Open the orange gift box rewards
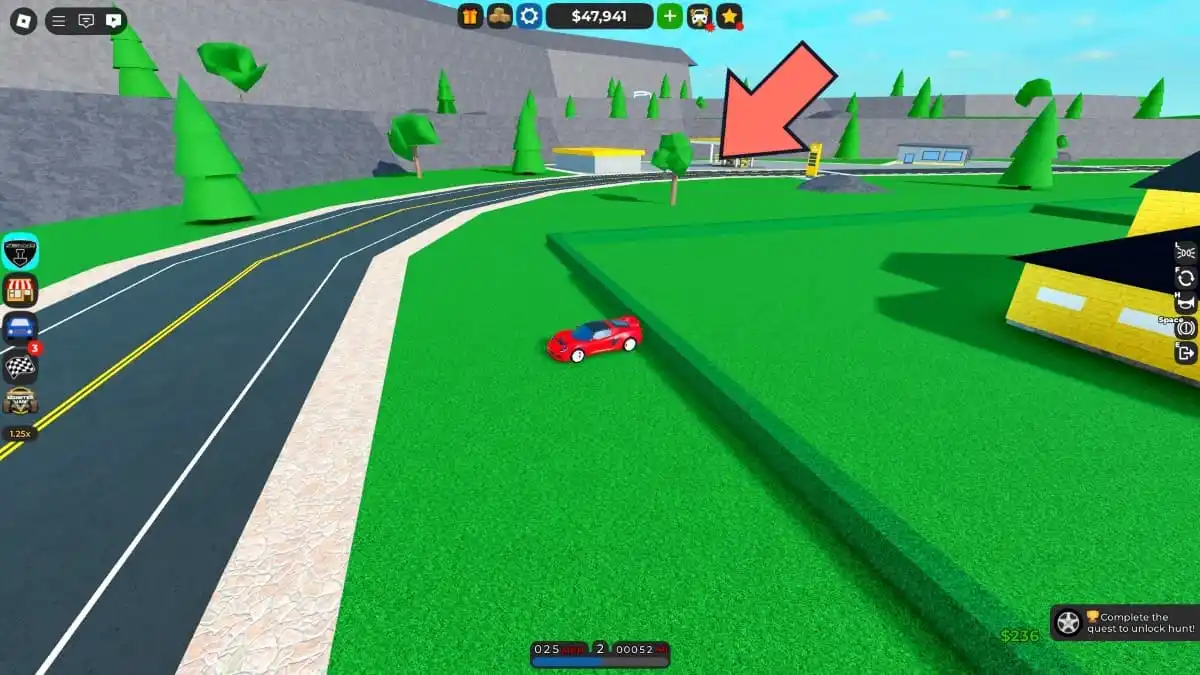 point(470,16)
